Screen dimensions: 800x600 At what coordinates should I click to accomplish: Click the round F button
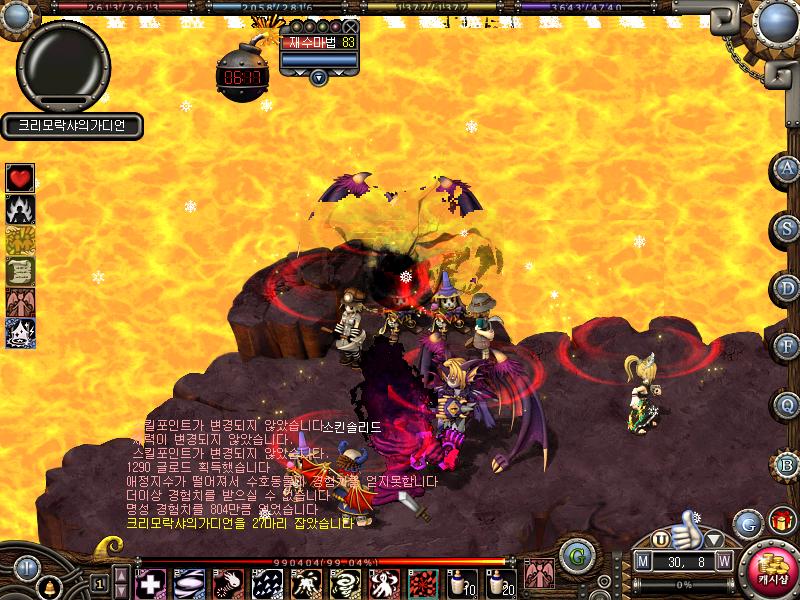click(787, 346)
